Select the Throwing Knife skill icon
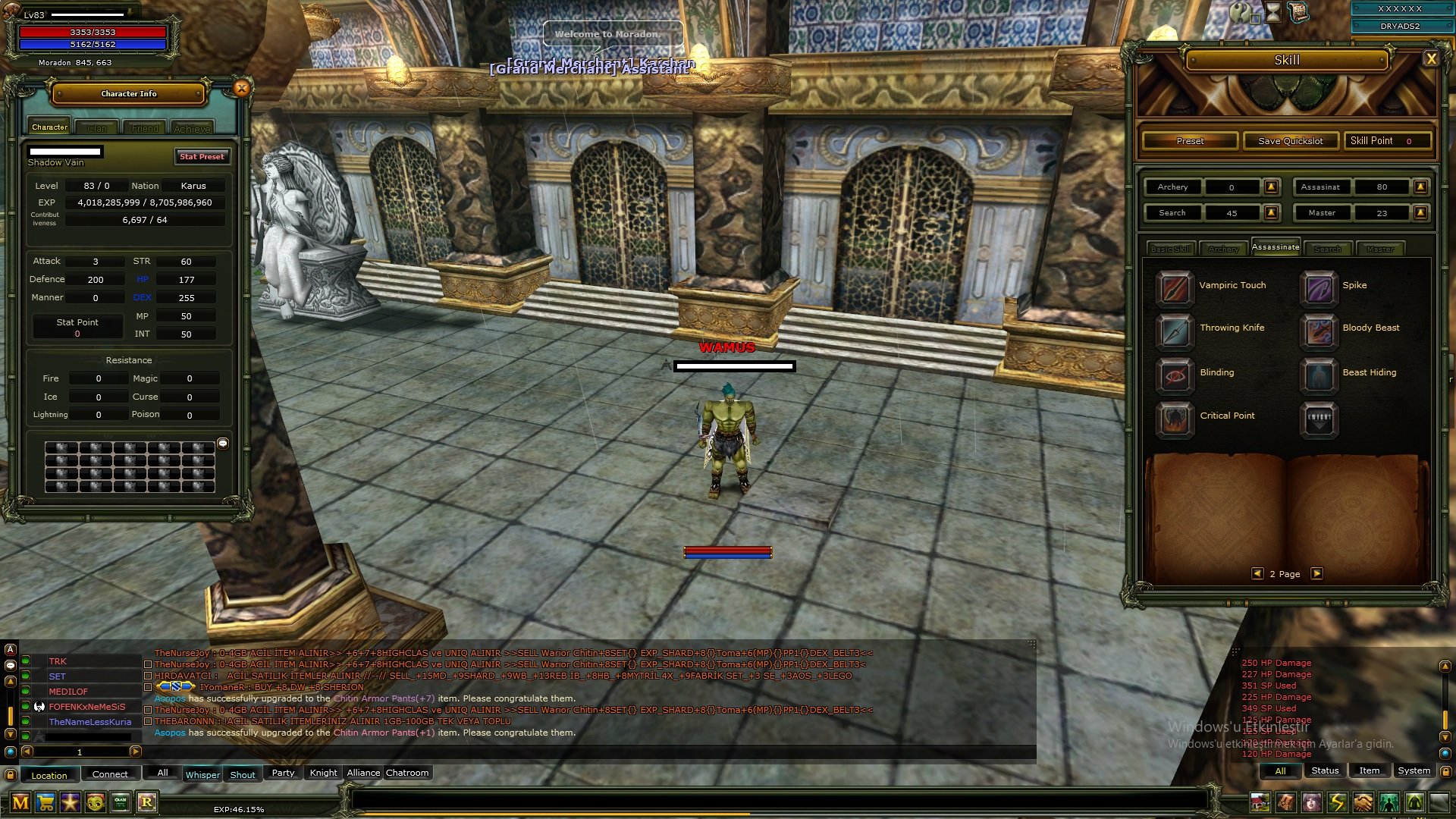Image resolution: width=1456 pixels, height=819 pixels. click(x=1174, y=332)
